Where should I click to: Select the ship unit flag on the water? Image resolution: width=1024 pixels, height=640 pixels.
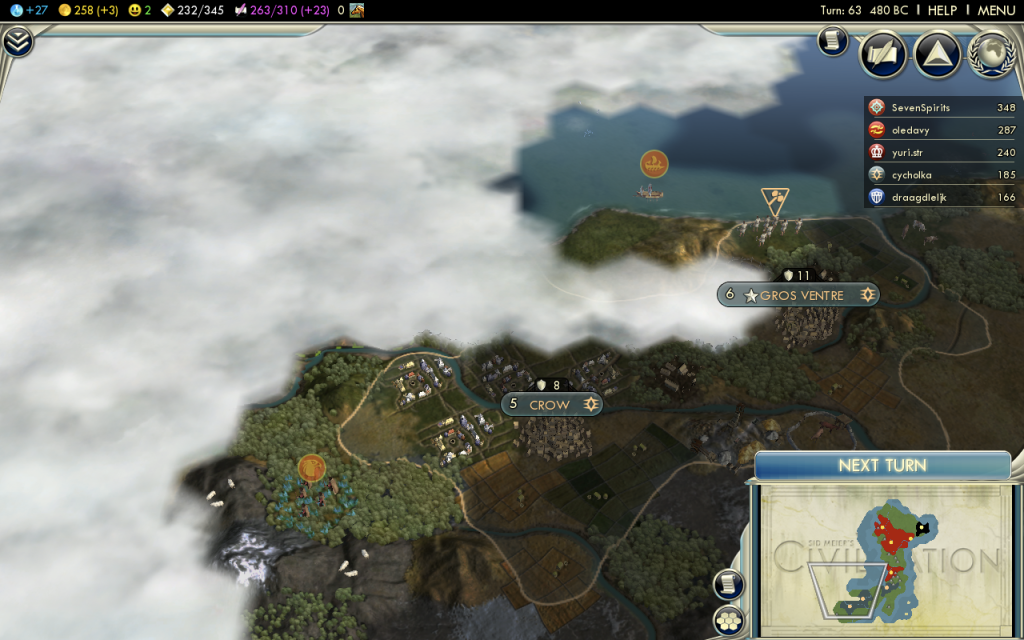click(x=654, y=164)
